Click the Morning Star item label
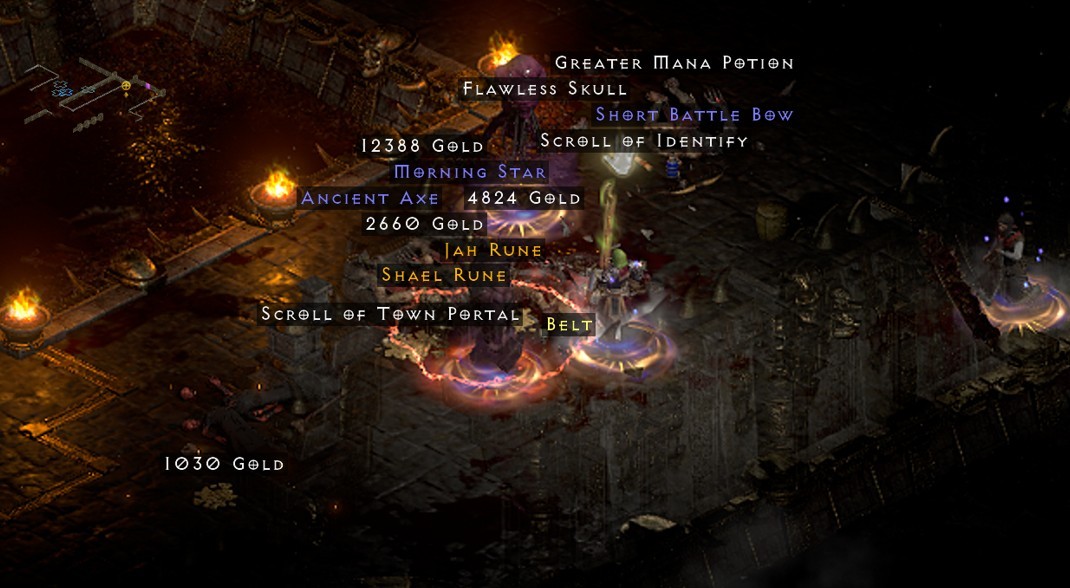 (470, 172)
